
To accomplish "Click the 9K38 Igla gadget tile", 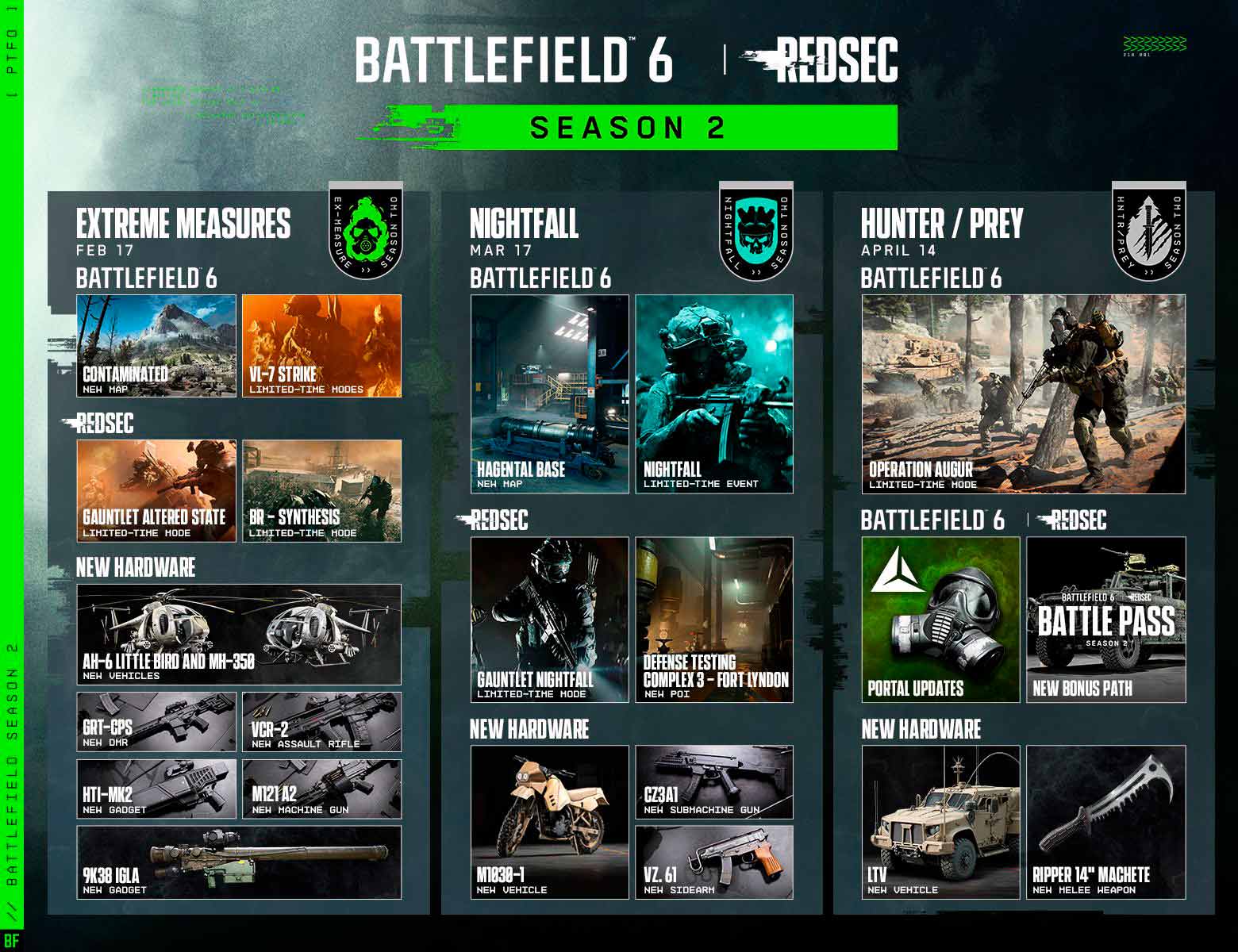I will pos(239,862).
